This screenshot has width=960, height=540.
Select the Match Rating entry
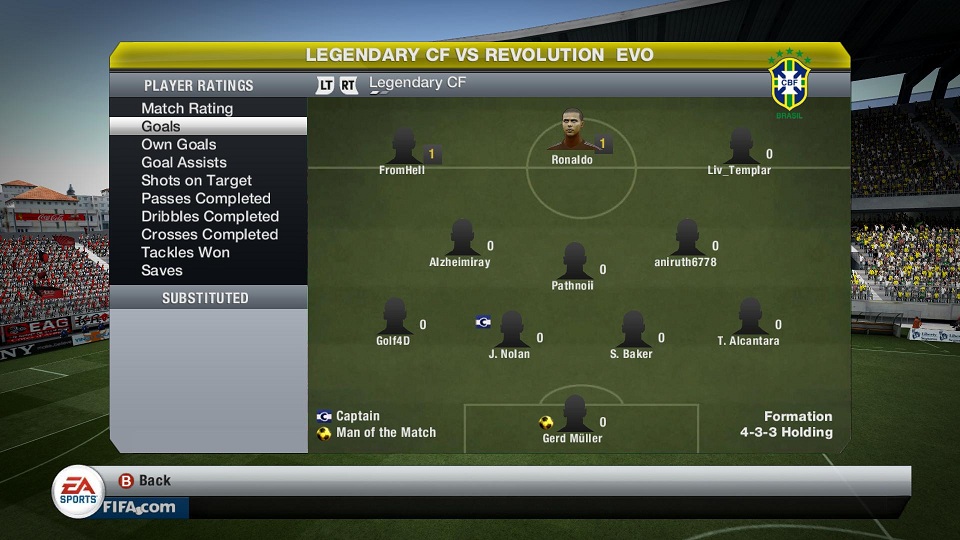pyautogui.click(x=187, y=108)
